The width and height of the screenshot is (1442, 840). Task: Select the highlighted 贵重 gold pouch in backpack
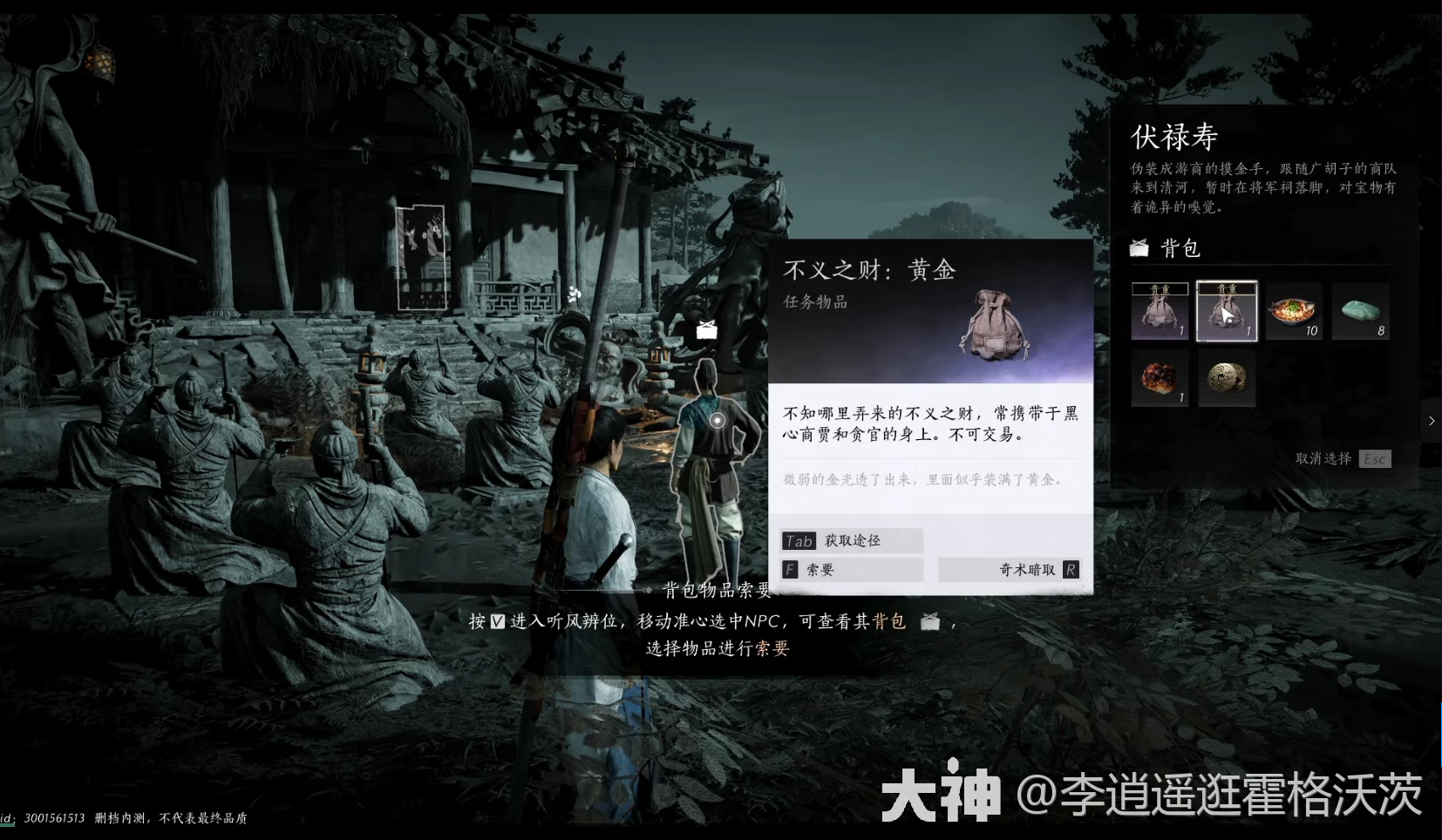pos(1226,310)
